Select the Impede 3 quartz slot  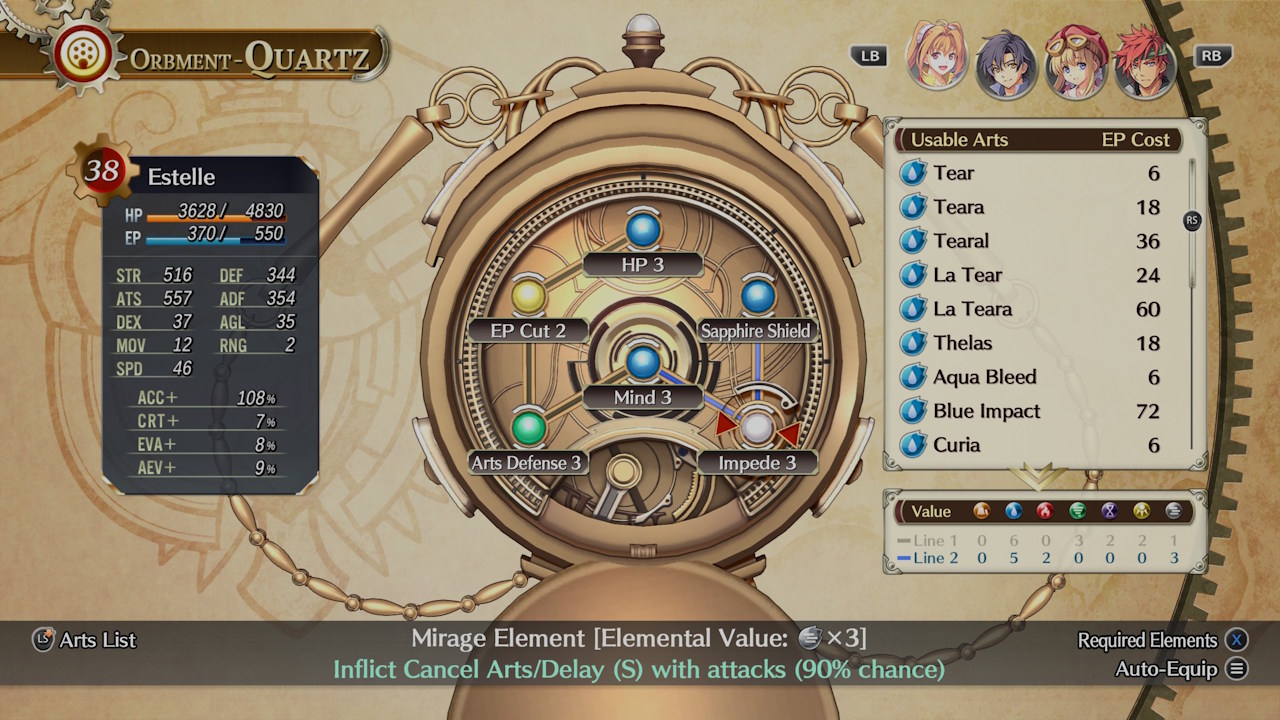coord(758,428)
